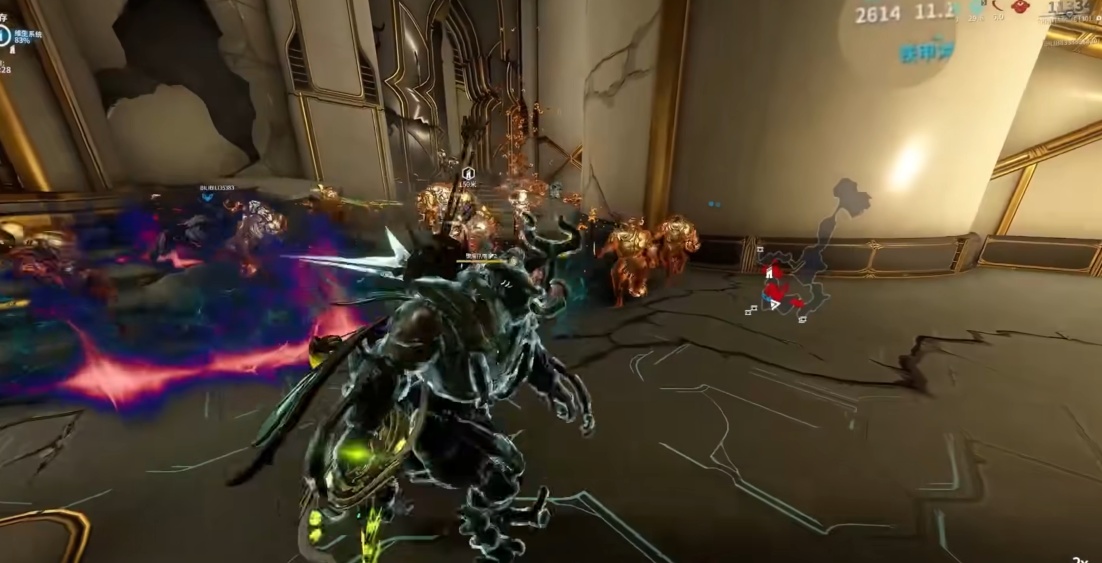Click the crescent-shaped buff icon
Screen dimensions: 1102x563
pyautogui.click(x=999, y=8)
